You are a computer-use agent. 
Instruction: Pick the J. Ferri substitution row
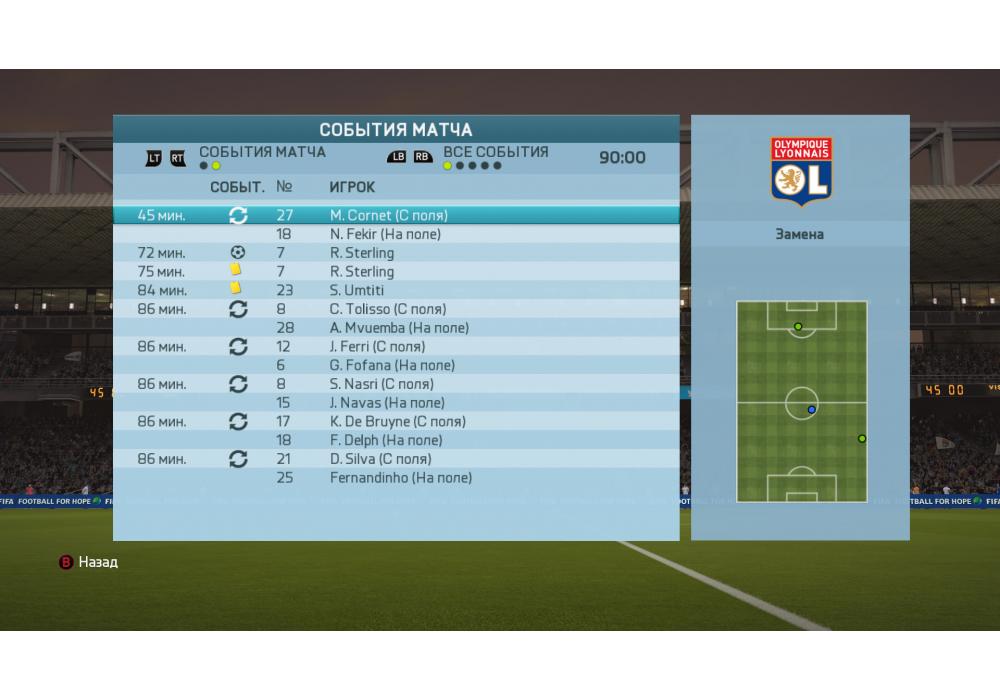(395, 347)
